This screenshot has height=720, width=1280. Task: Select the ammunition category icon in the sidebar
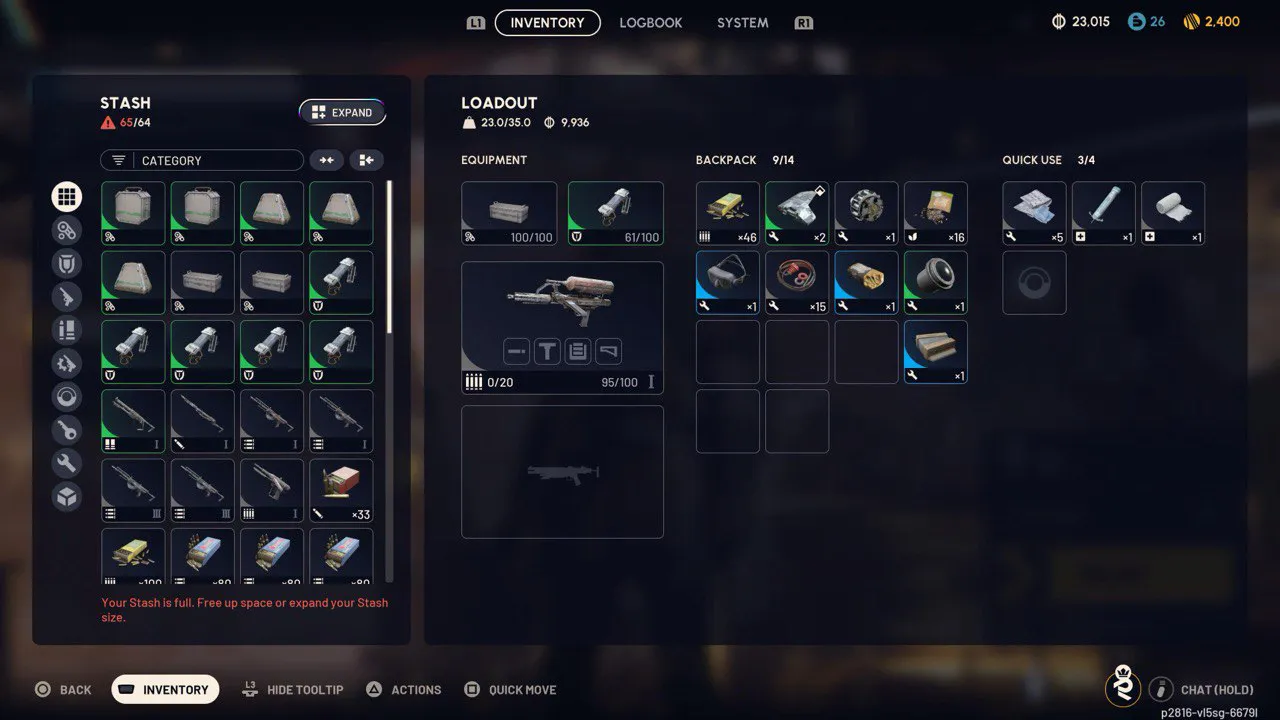pyautogui.click(x=66, y=329)
